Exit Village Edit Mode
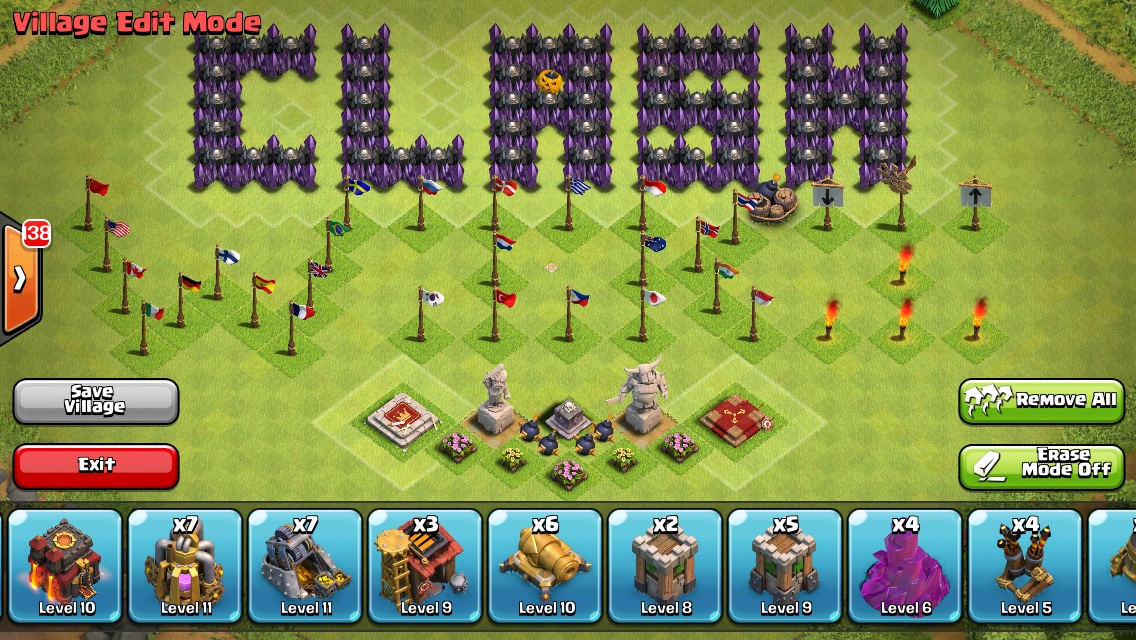 tap(95, 466)
